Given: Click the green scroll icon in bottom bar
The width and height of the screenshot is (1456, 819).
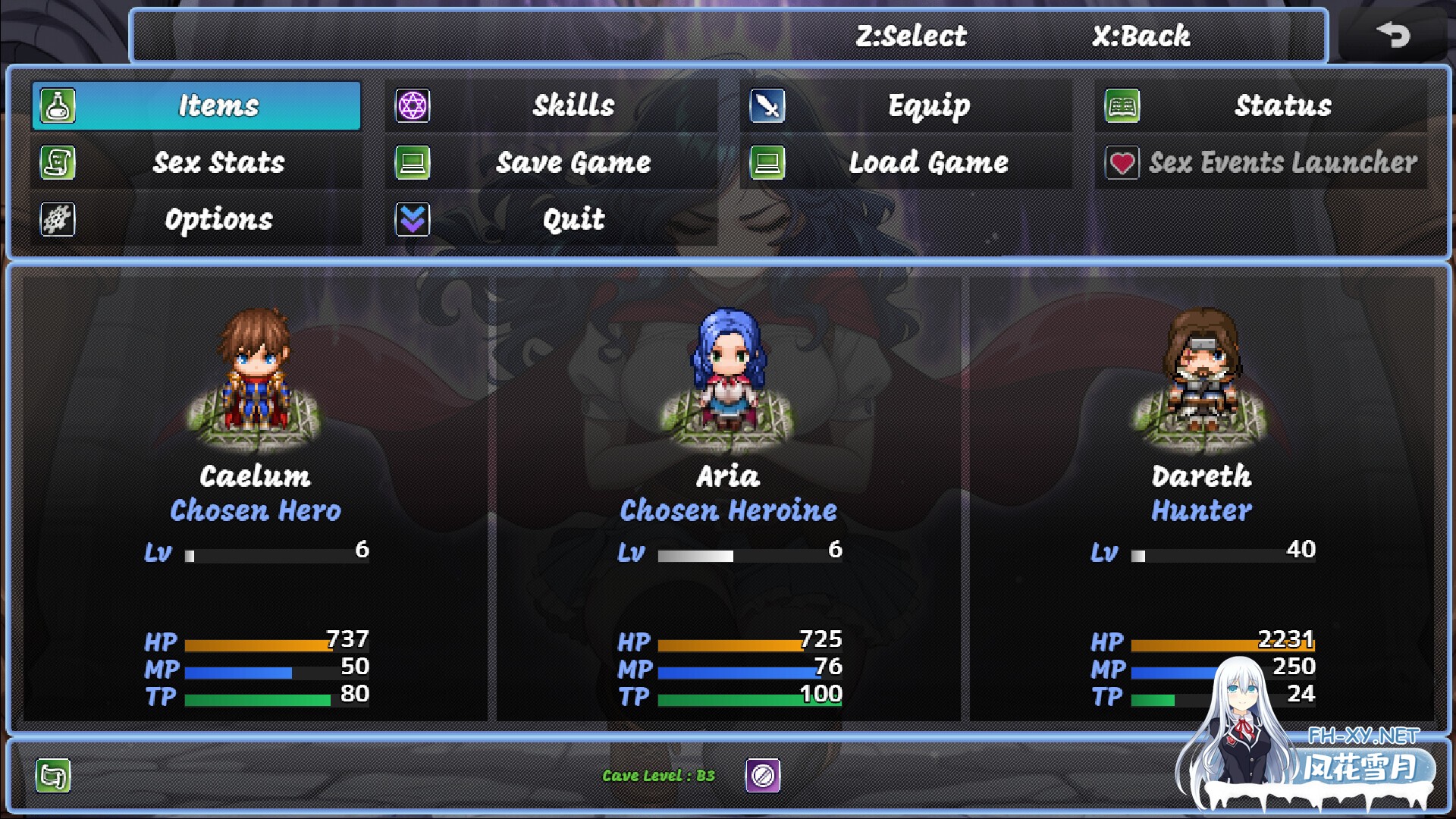Looking at the screenshot, I should 53,775.
